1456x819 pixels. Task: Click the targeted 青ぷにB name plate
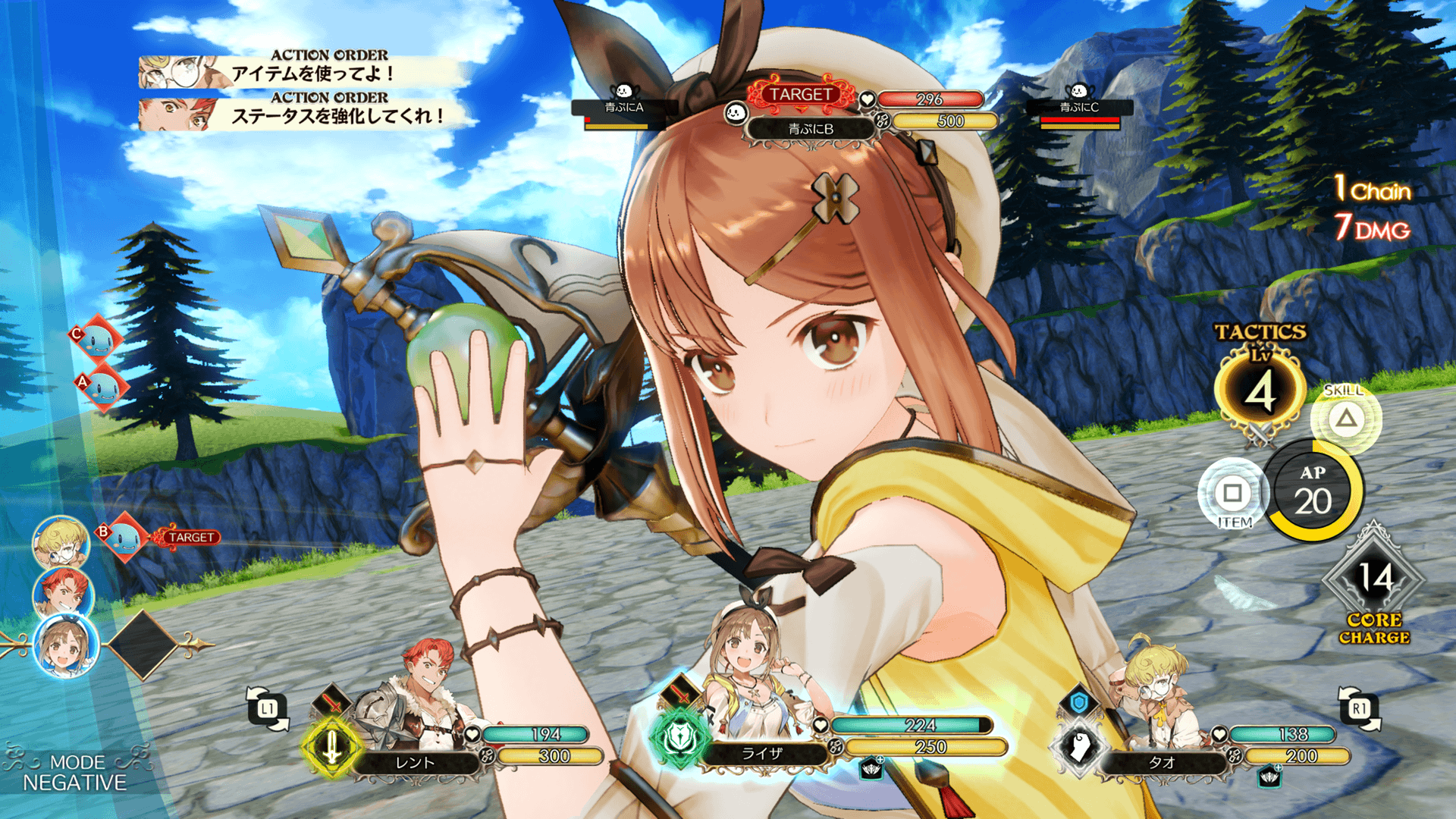pyautogui.click(x=811, y=129)
